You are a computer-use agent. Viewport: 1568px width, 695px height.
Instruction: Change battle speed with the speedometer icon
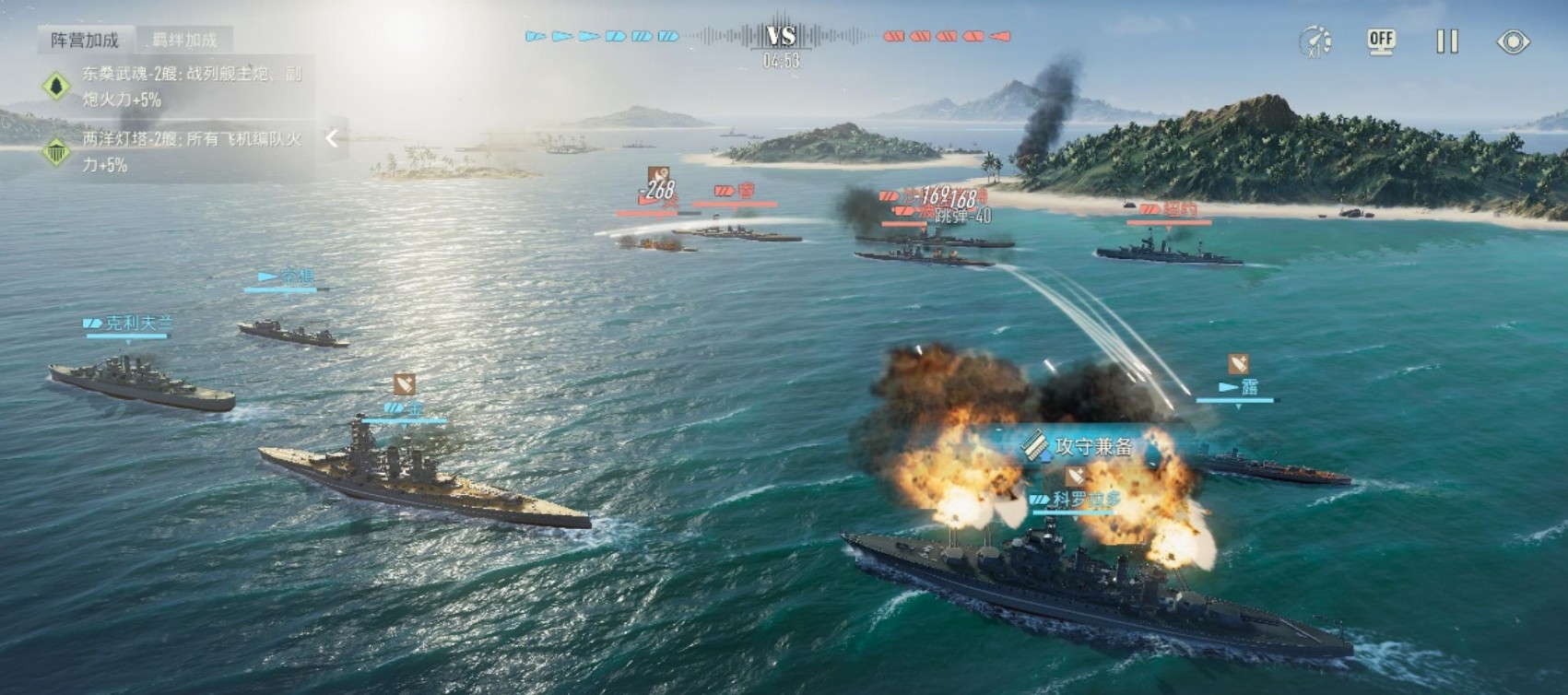1315,41
